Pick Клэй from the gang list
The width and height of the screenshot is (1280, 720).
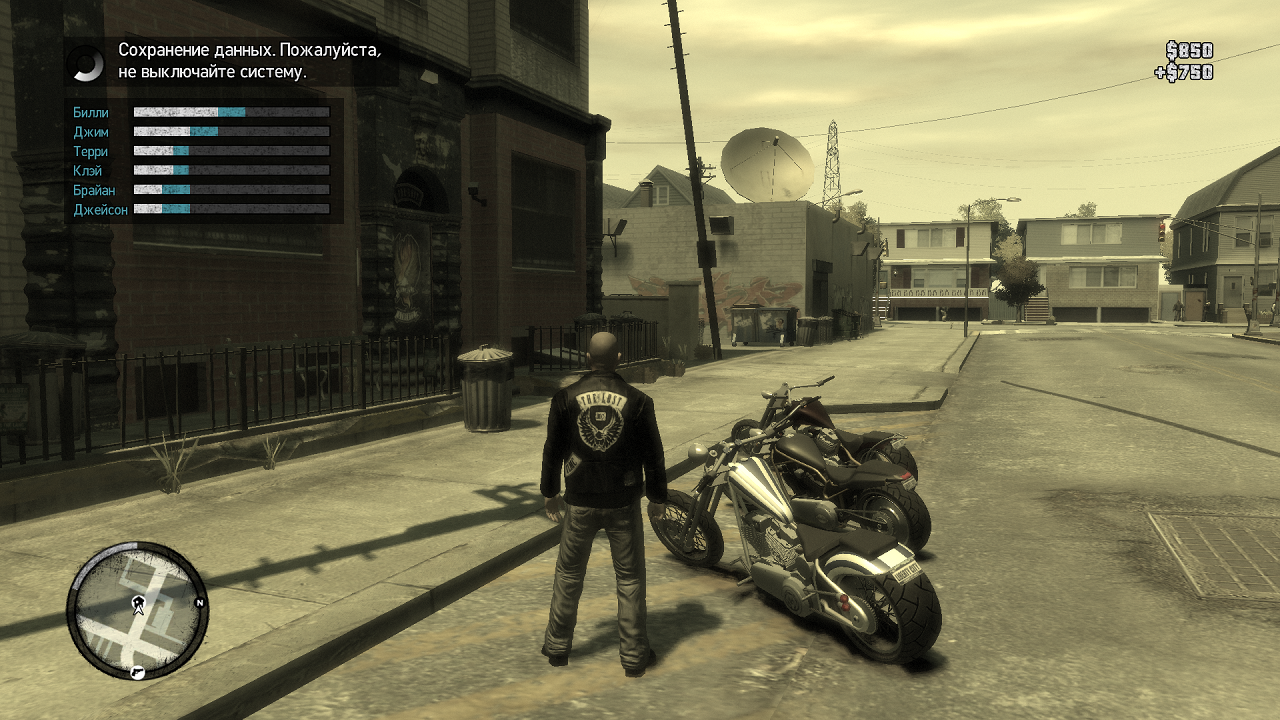[88, 171]
